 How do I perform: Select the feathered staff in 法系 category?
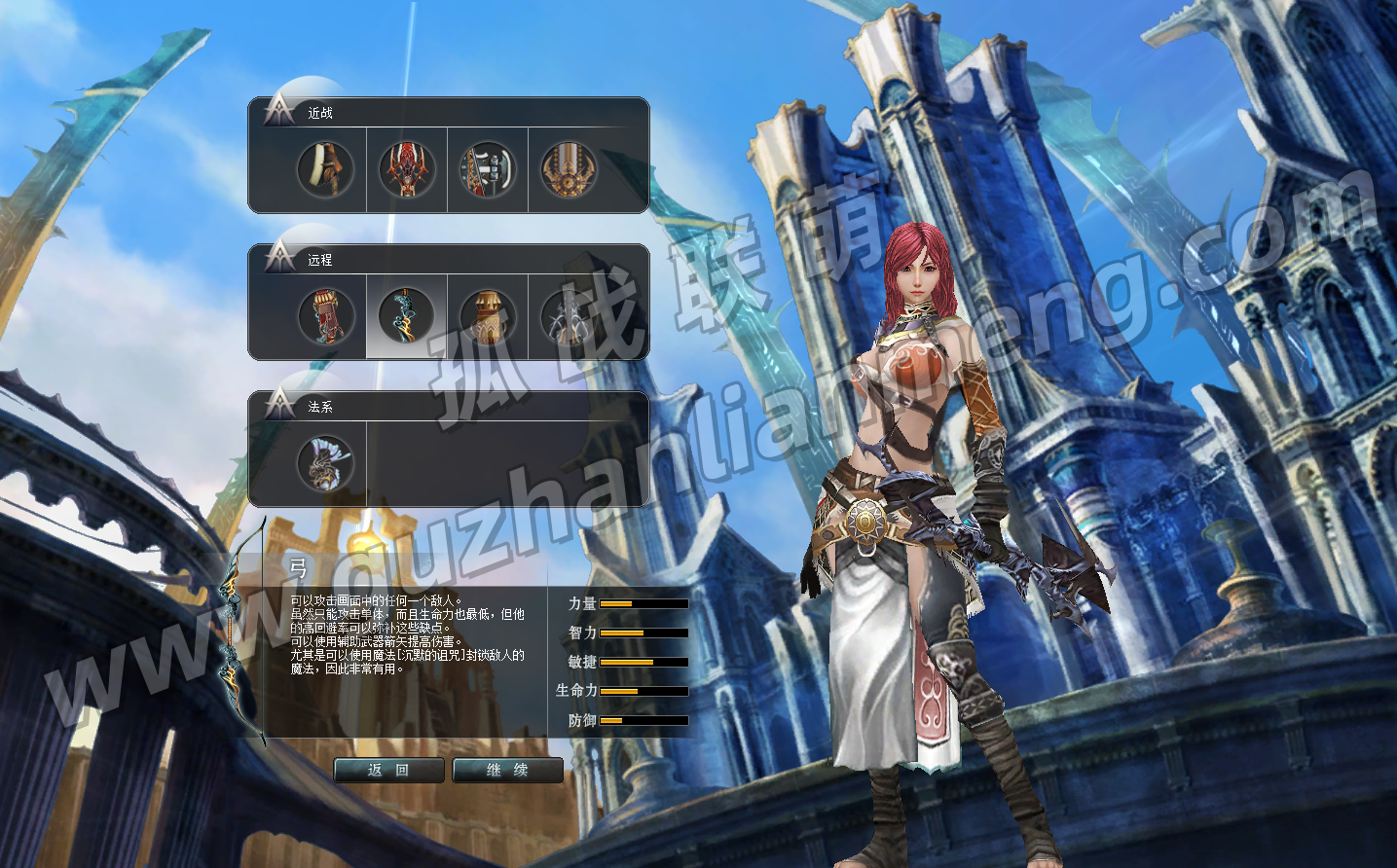(x=325, y=463)
